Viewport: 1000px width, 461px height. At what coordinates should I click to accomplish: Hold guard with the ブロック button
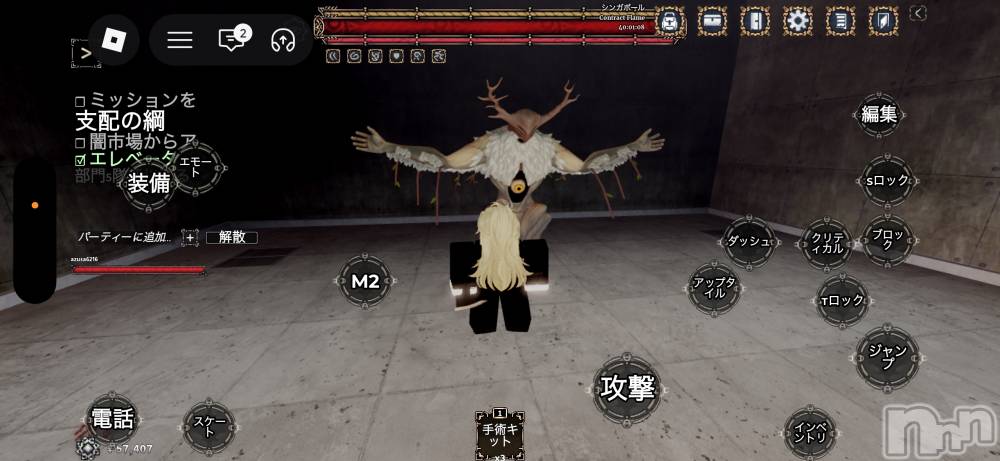(887, 241)
